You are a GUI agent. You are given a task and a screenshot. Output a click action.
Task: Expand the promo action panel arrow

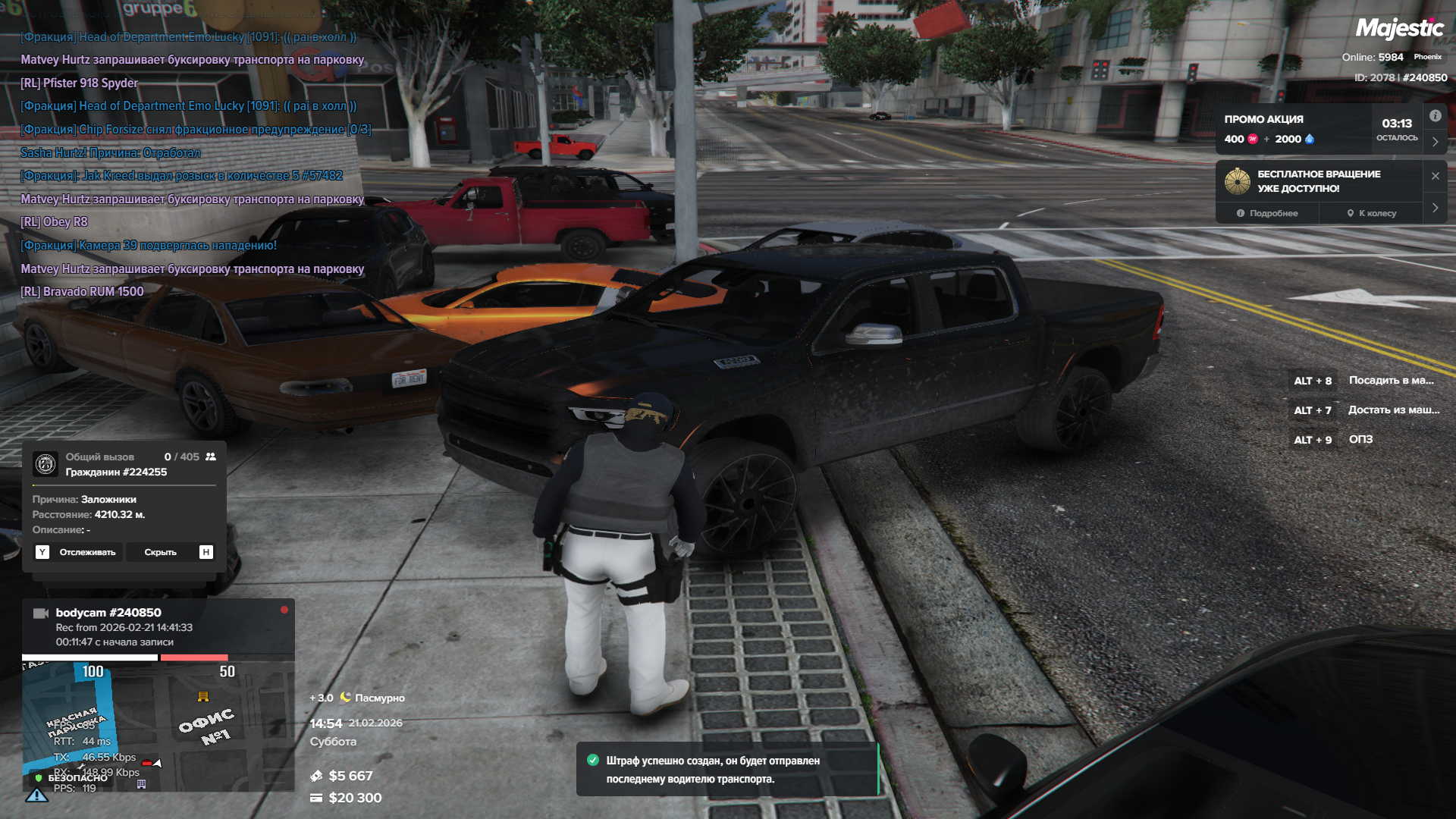click(1435, 142)
